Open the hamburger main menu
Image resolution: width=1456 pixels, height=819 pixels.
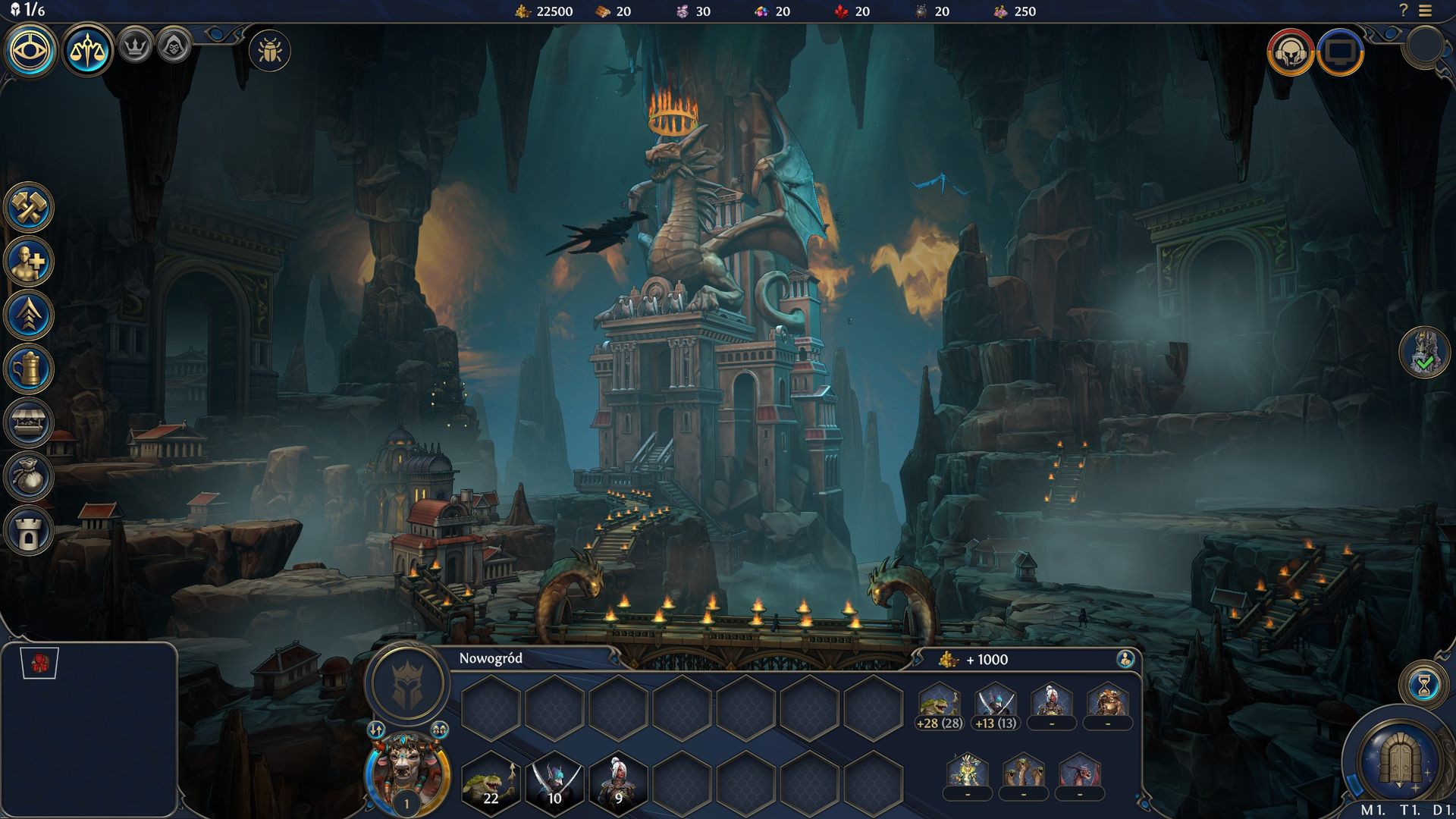1426,11
